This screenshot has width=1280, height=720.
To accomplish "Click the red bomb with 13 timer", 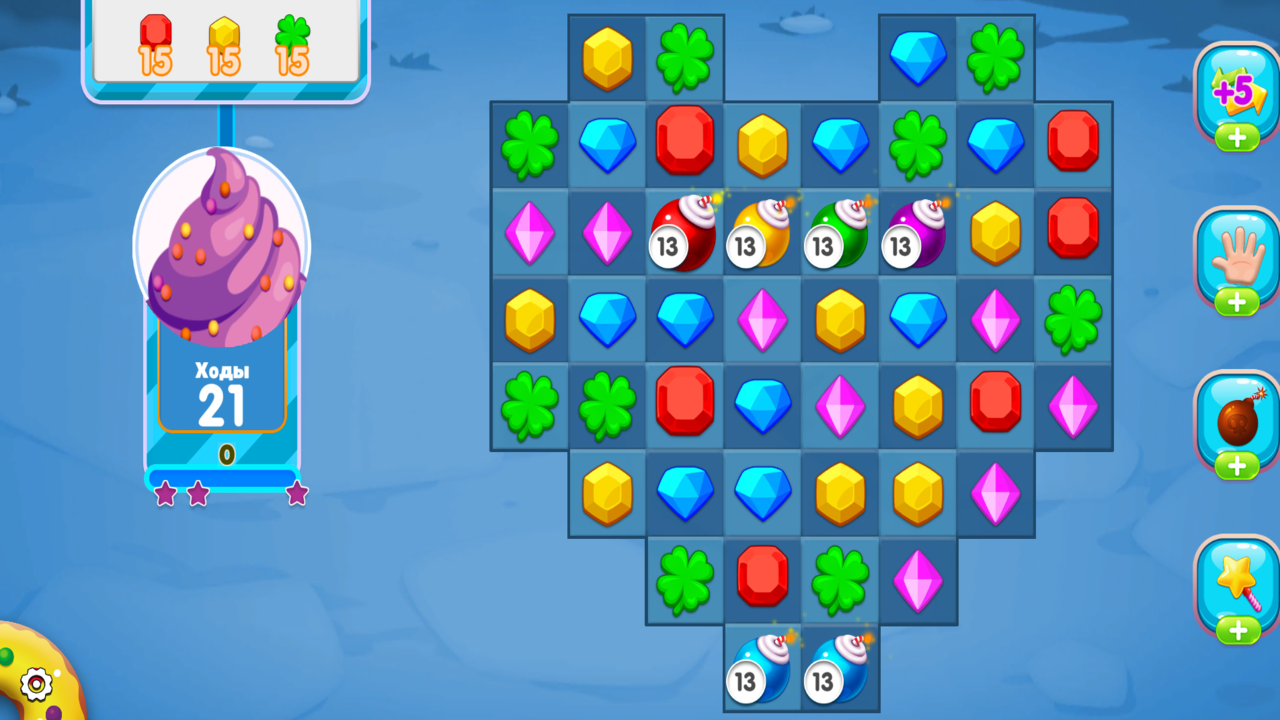I will tap(684, 232).
